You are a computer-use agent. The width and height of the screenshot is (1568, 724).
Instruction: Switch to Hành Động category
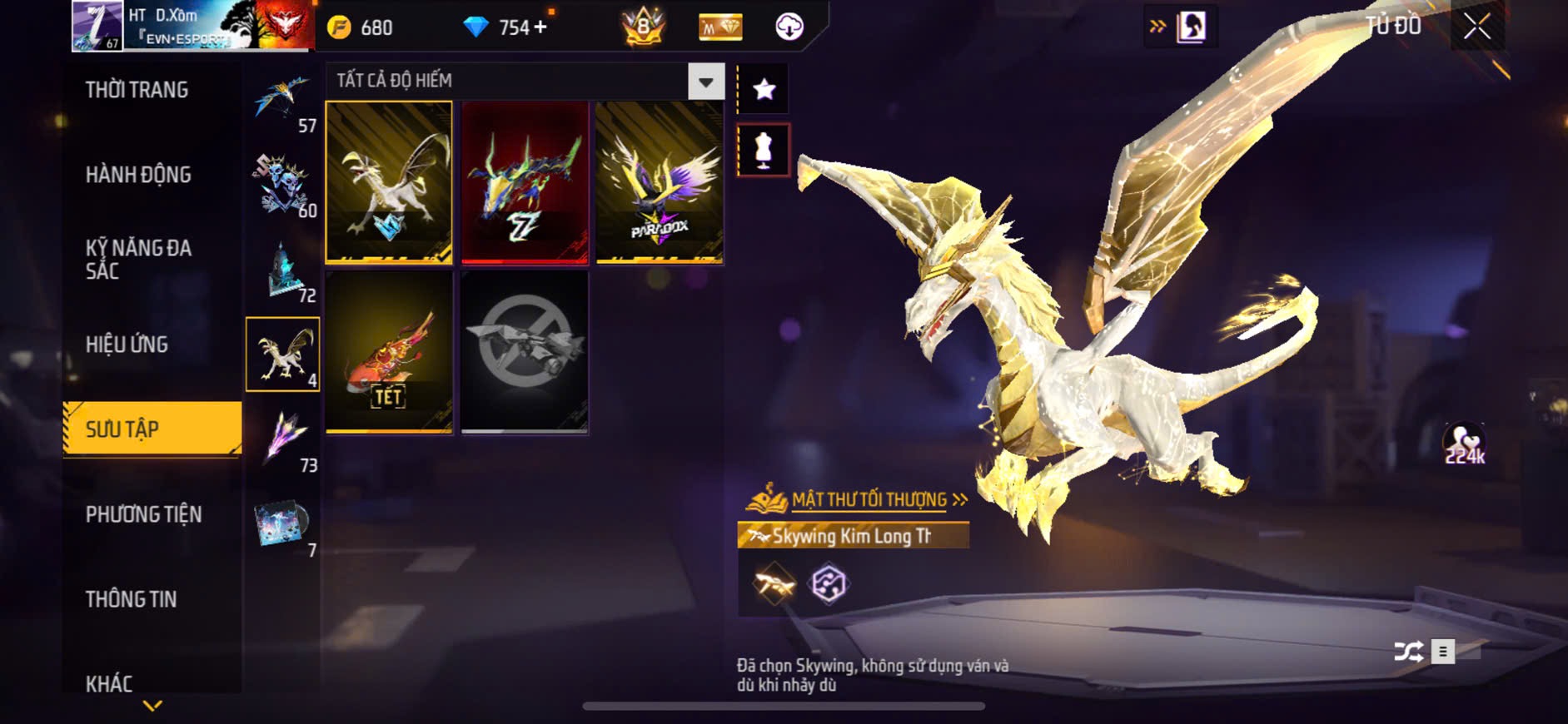(138, 175)
